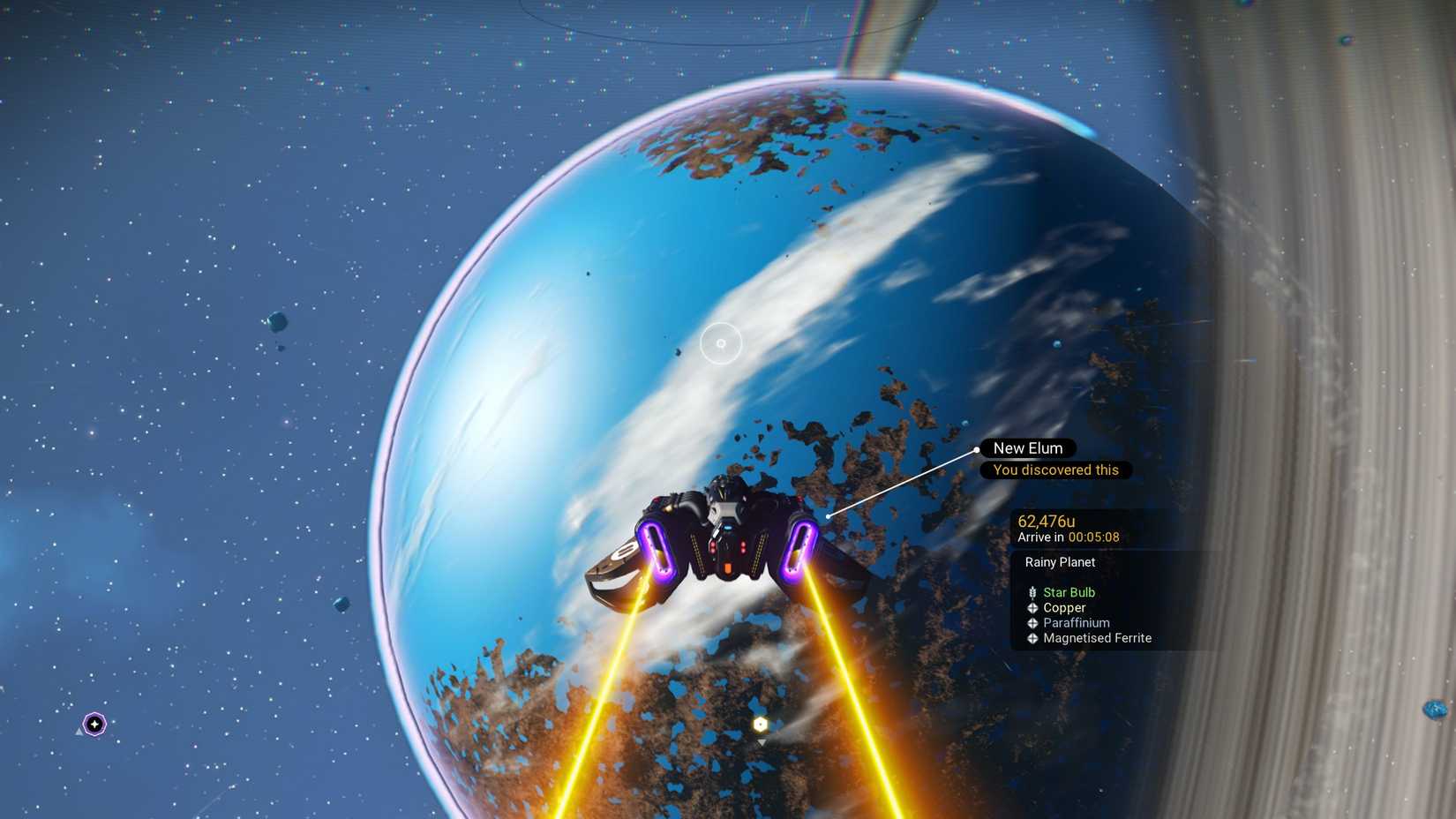The width and height of the screenshot is (1456, 819).
Task: Select the Star Bulb flora resource icon
Action: (1032, 592)
